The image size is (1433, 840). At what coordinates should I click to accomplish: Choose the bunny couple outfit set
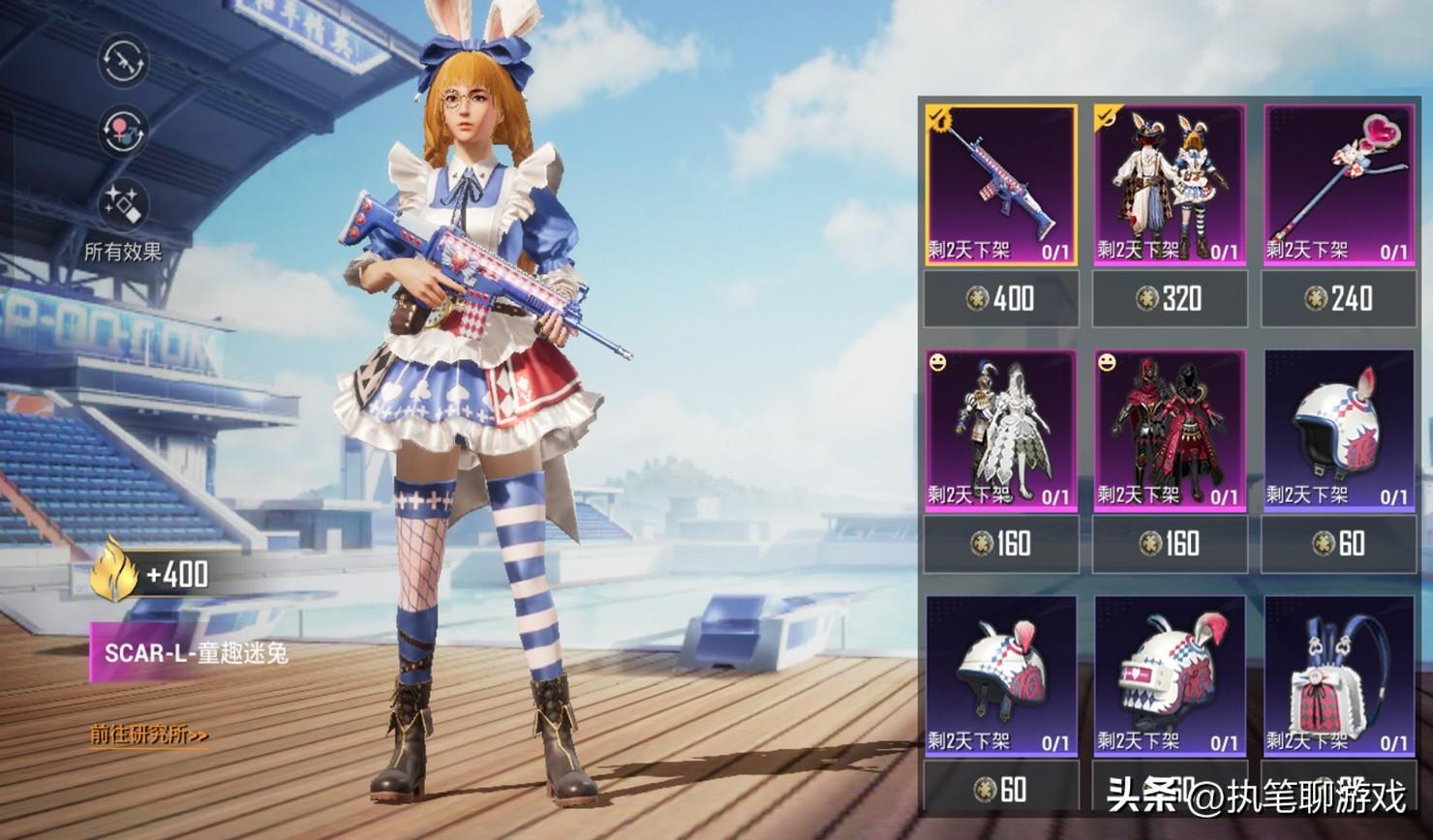coord(1170,184)
